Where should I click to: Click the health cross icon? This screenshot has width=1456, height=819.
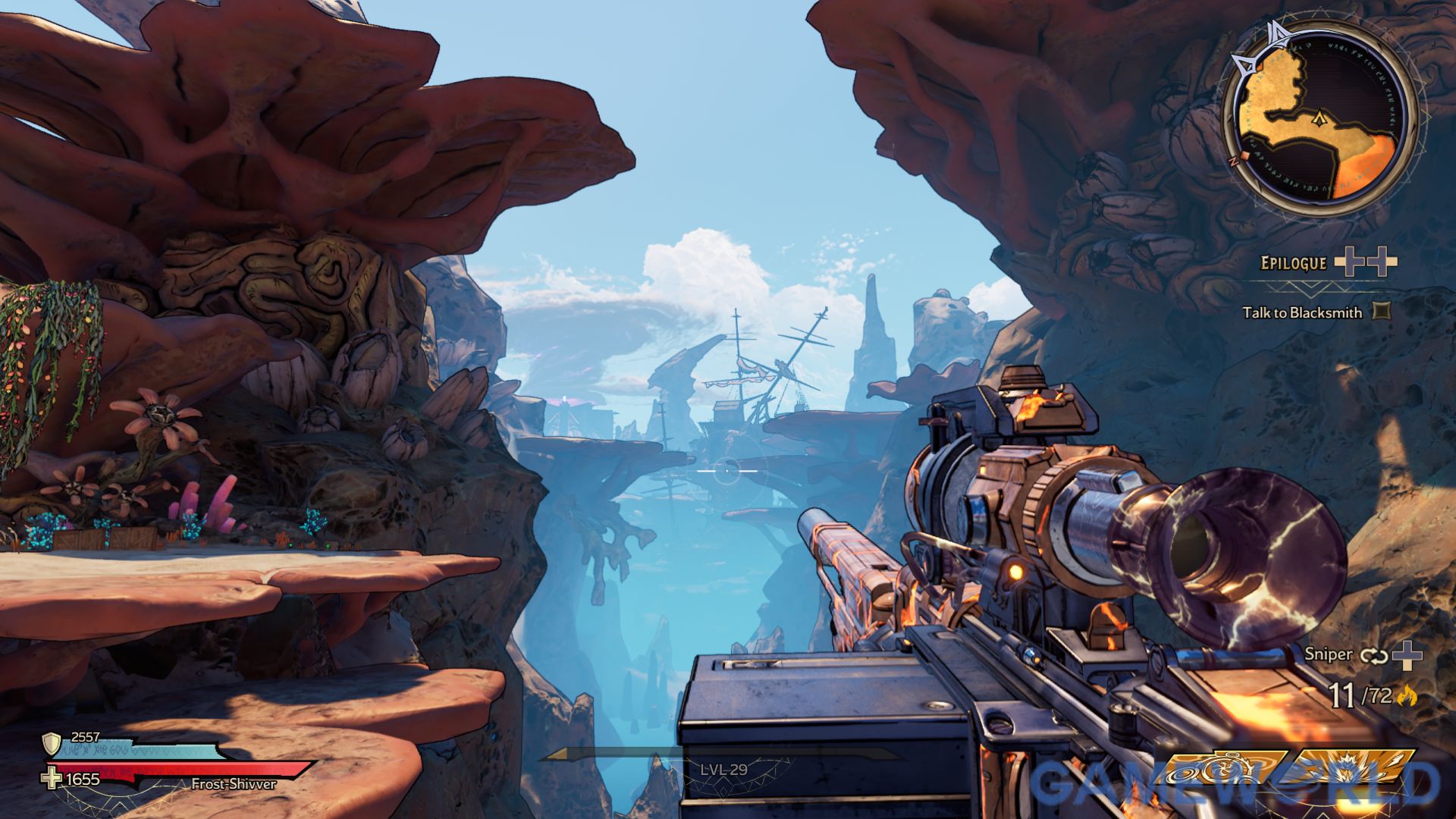click(x=52, y=779)
